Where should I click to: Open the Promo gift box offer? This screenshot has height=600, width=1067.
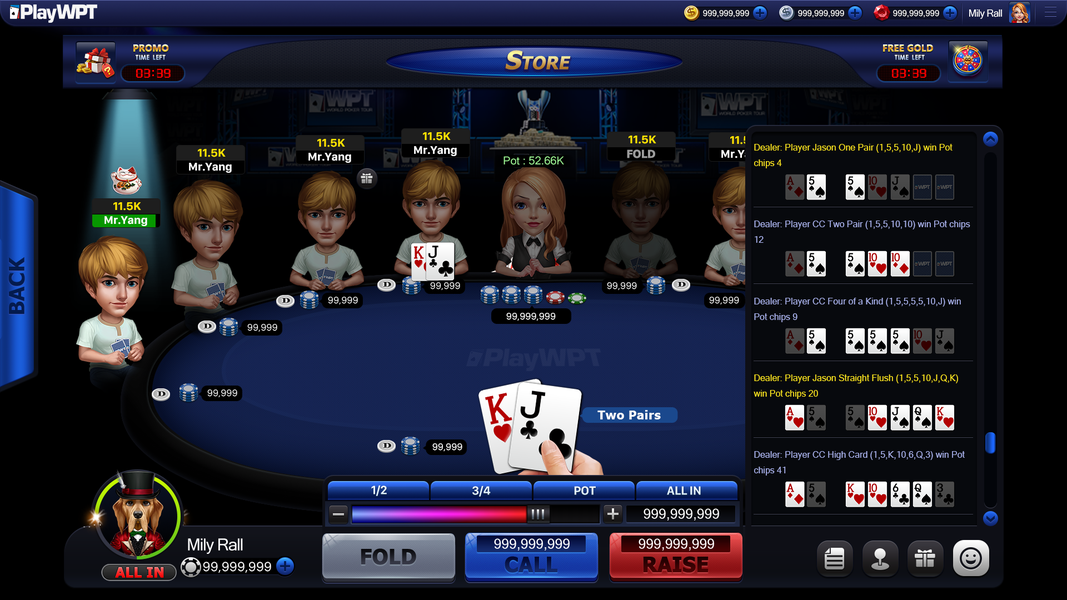pyautogui.click(x=96, y=60)
